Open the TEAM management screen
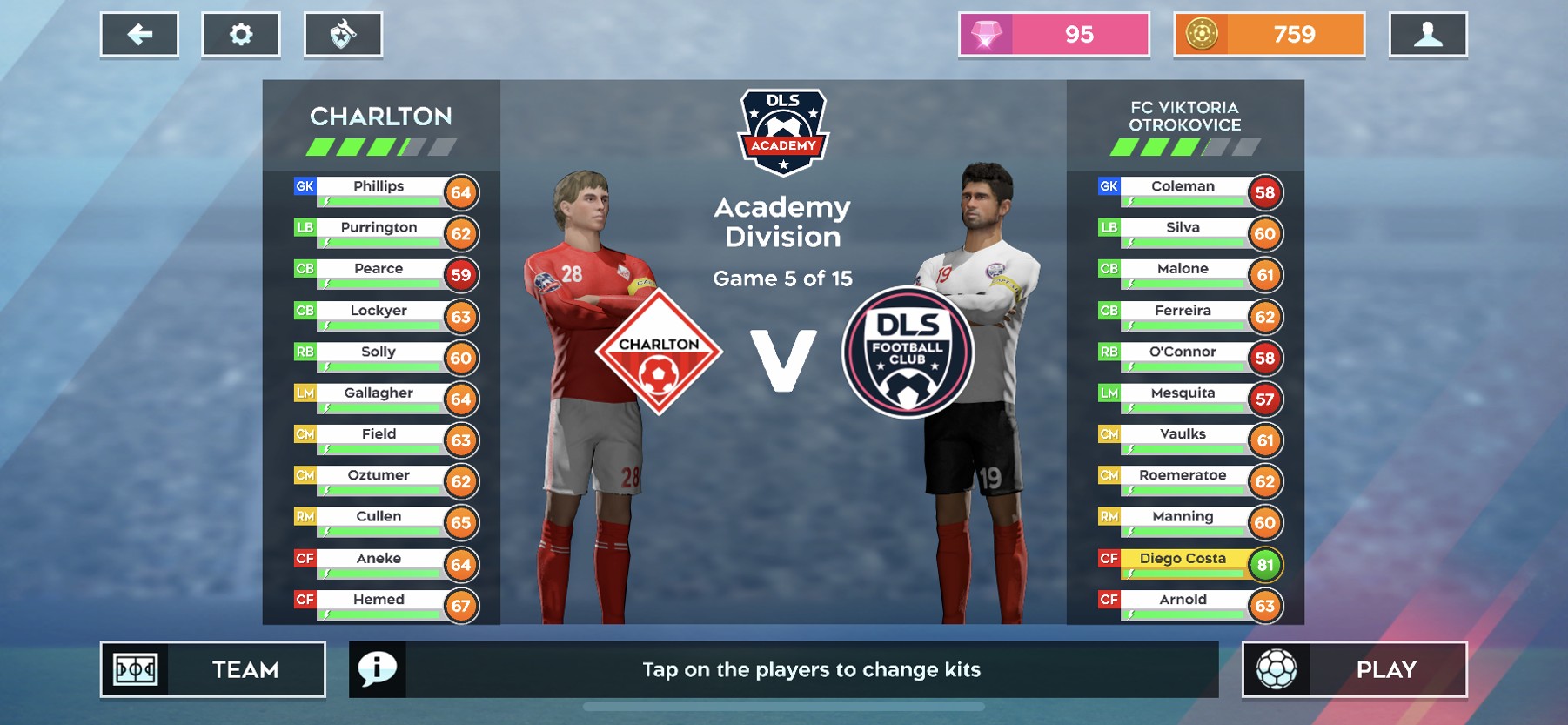The height and width of the screenshot is (725, 1568). click(213, 669)
